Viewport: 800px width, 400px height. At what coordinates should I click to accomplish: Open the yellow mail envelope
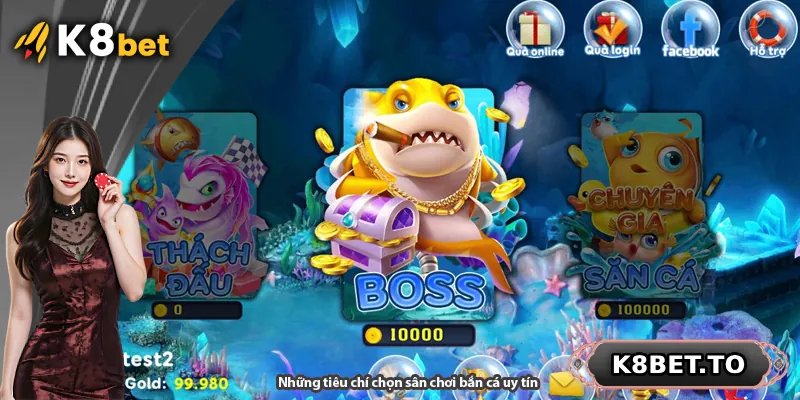point(566,383)
